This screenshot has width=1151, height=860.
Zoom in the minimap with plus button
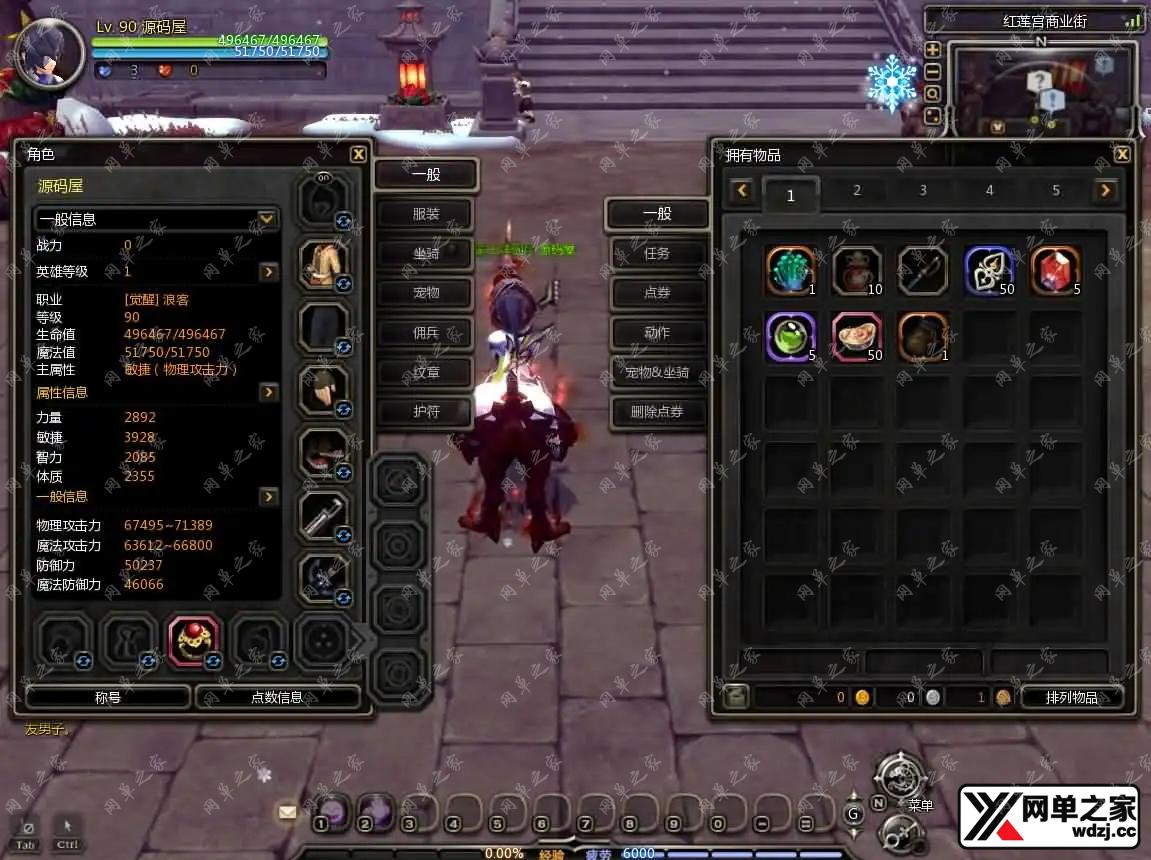click(933, 50)
